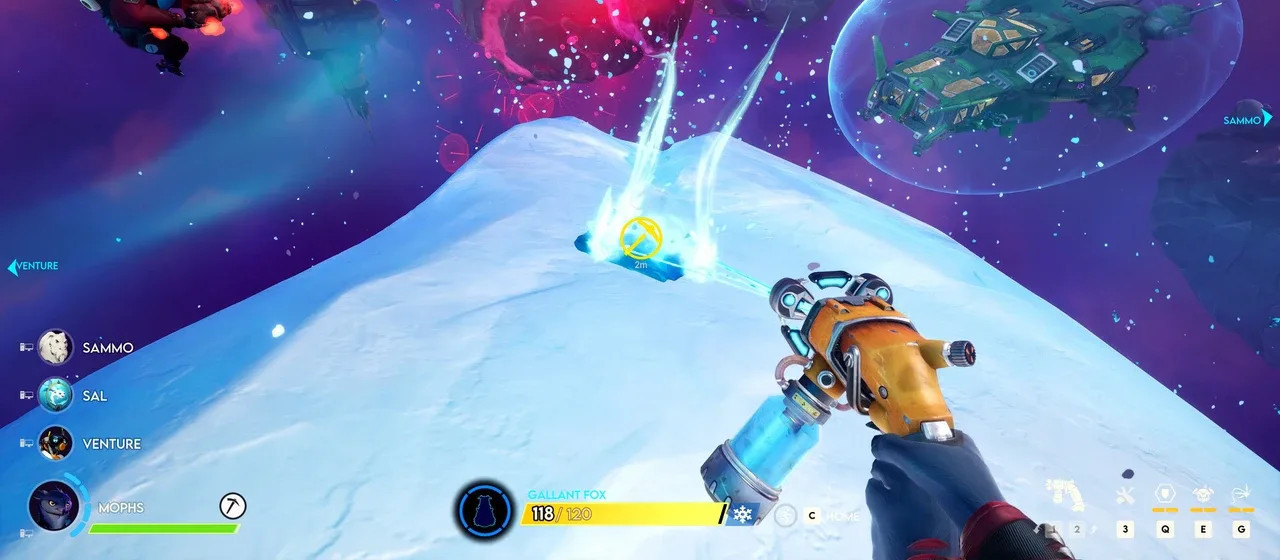This screenshot has height=560, width=1280.
Task: Use the spiral dash ability icon
Action: tap(1242, 494)
